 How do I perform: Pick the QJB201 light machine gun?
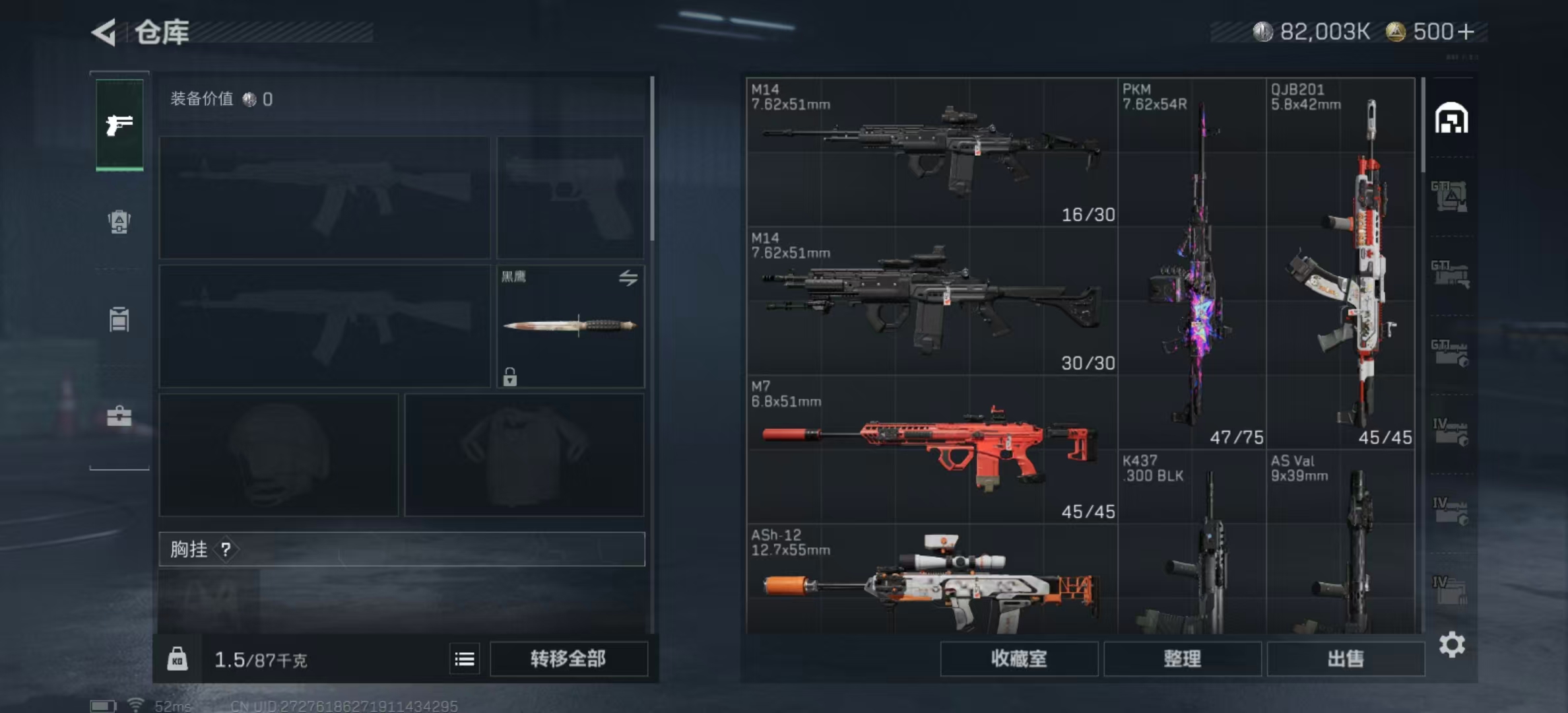click(x=1340, y=264)
